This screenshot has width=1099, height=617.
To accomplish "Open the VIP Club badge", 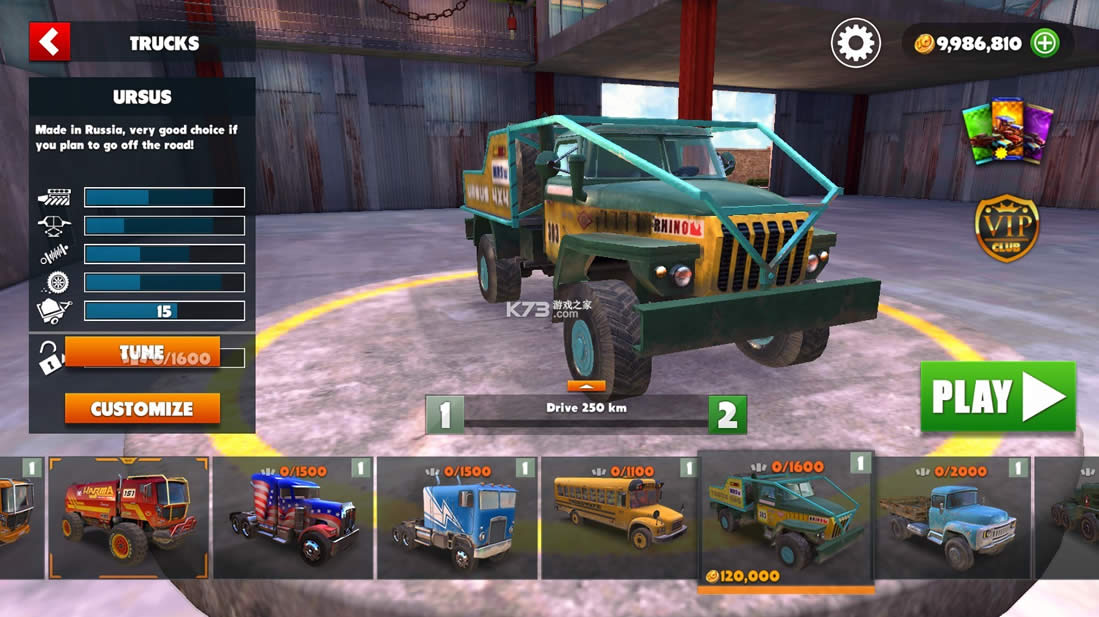I will coord(1007,228).
